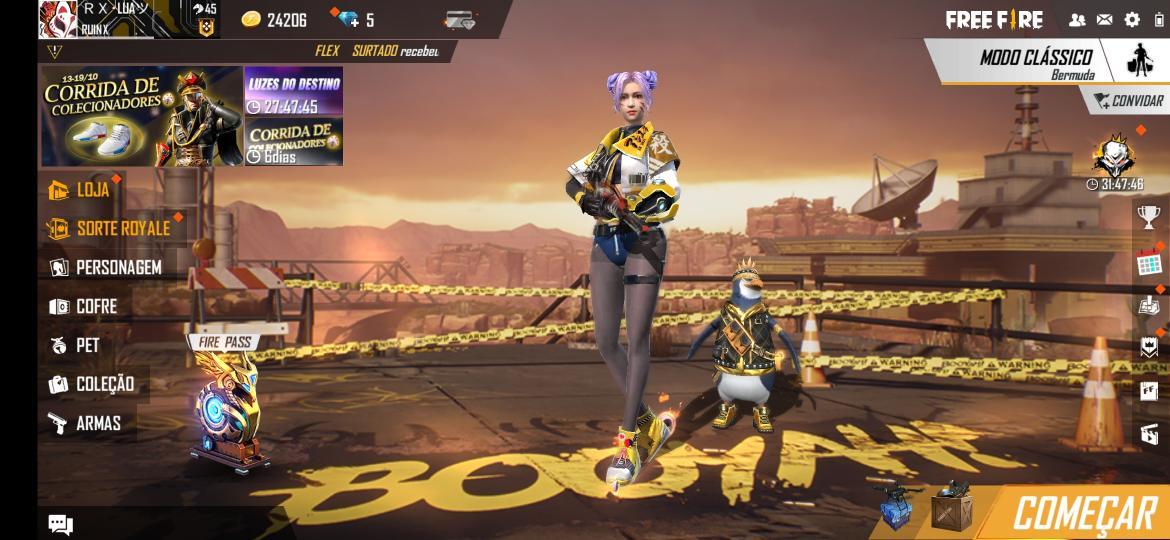Open the trophy ranking icon

point(1149,216)
